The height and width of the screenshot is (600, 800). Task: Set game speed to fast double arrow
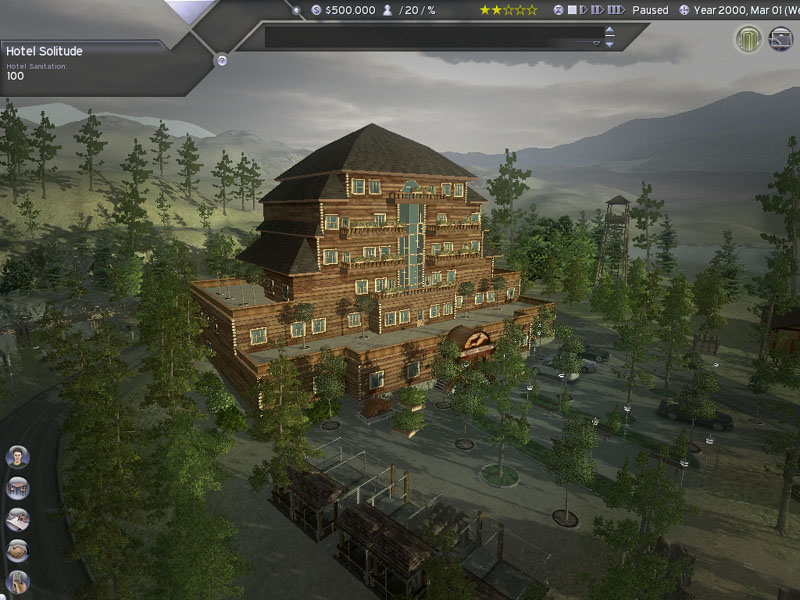(598, 10)
